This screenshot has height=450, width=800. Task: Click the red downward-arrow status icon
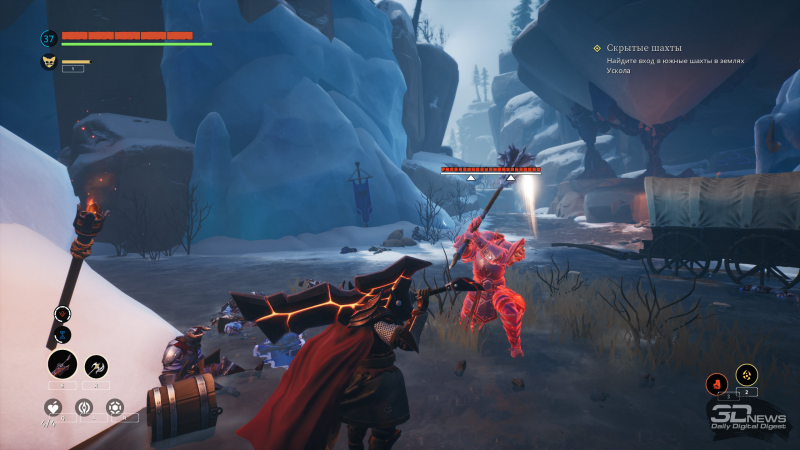62,313
